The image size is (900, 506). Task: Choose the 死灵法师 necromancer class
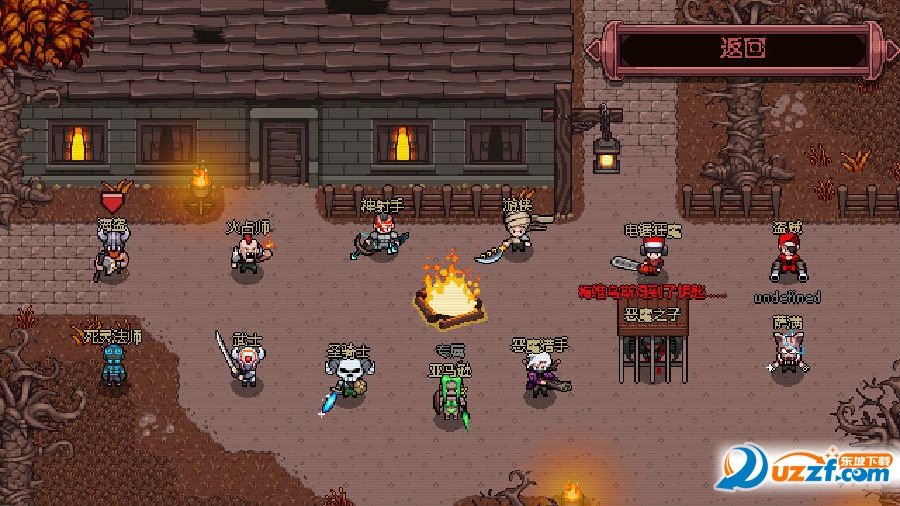(115, 365)
